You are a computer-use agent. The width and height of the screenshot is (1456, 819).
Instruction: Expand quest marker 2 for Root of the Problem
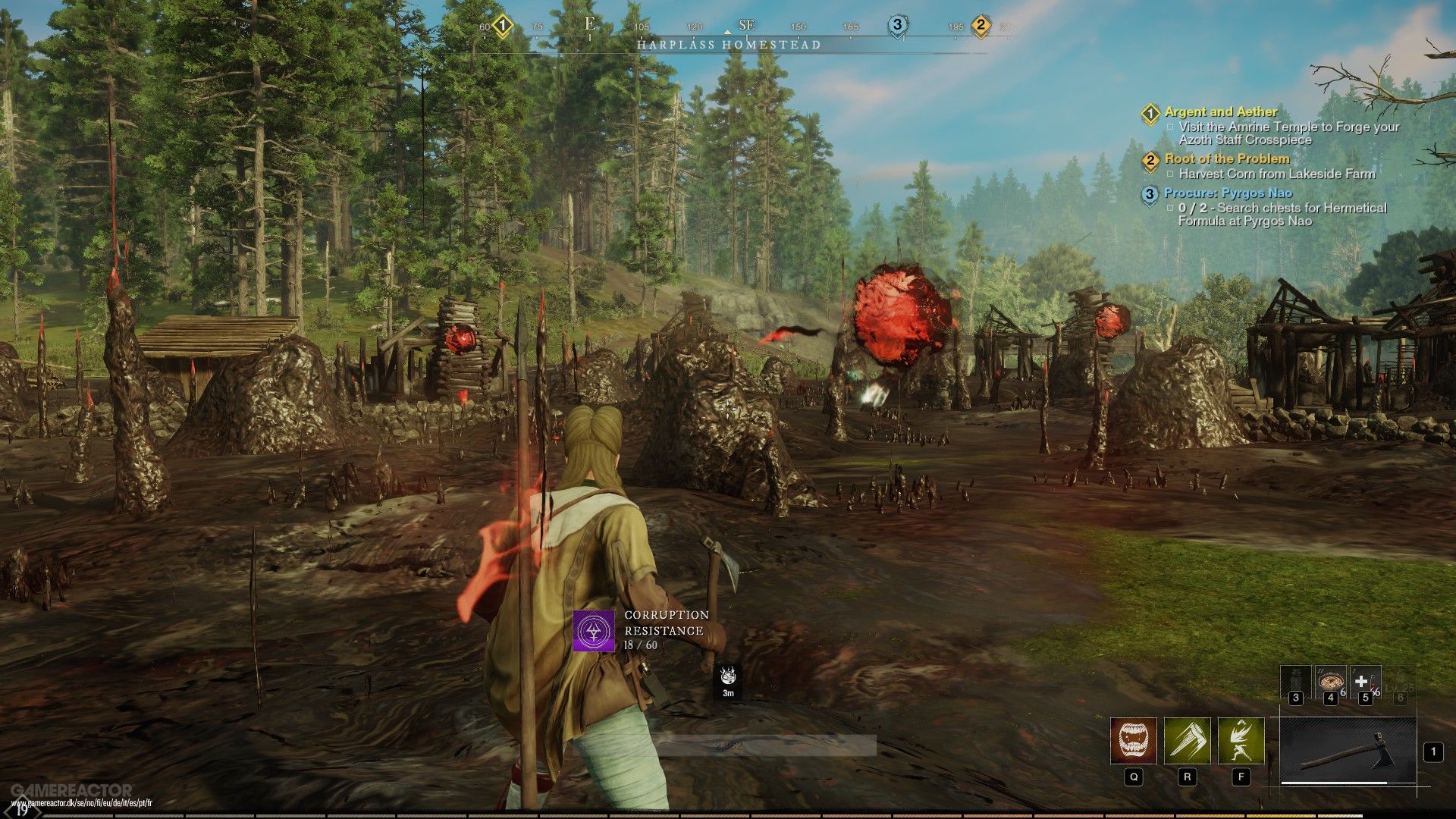tap(1150, 160)
